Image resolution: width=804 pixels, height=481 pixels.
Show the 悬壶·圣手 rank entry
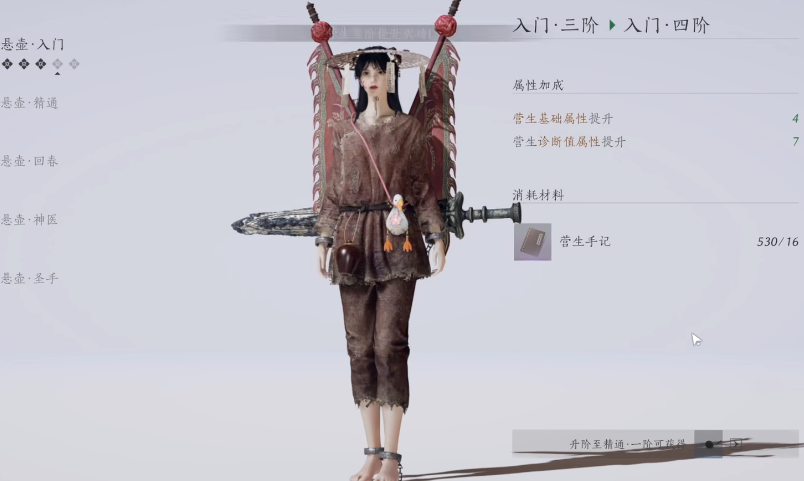tap(30, 278)
